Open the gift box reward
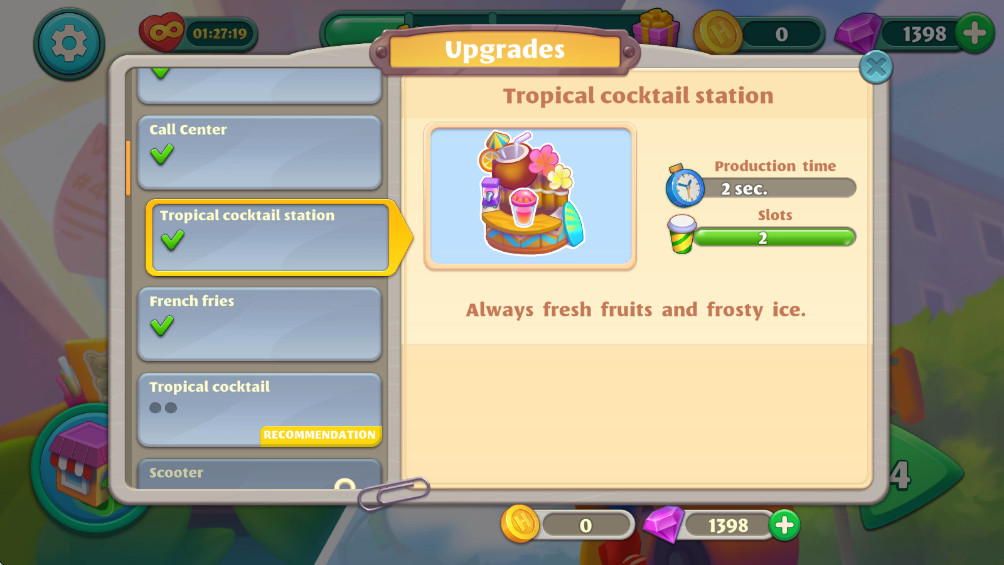The image size is (1004, 565). point(656,29)
